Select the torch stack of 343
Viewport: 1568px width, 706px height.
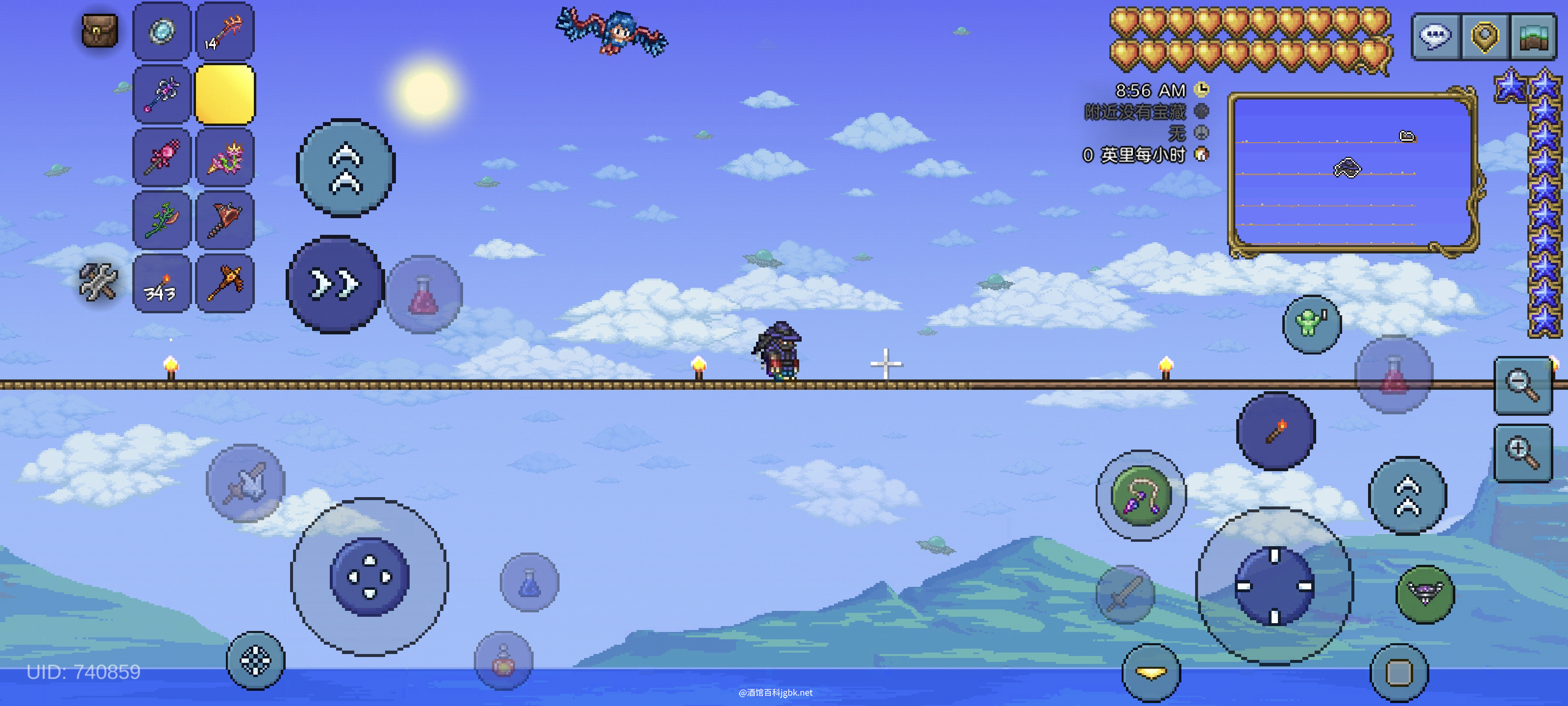point(162,284)
